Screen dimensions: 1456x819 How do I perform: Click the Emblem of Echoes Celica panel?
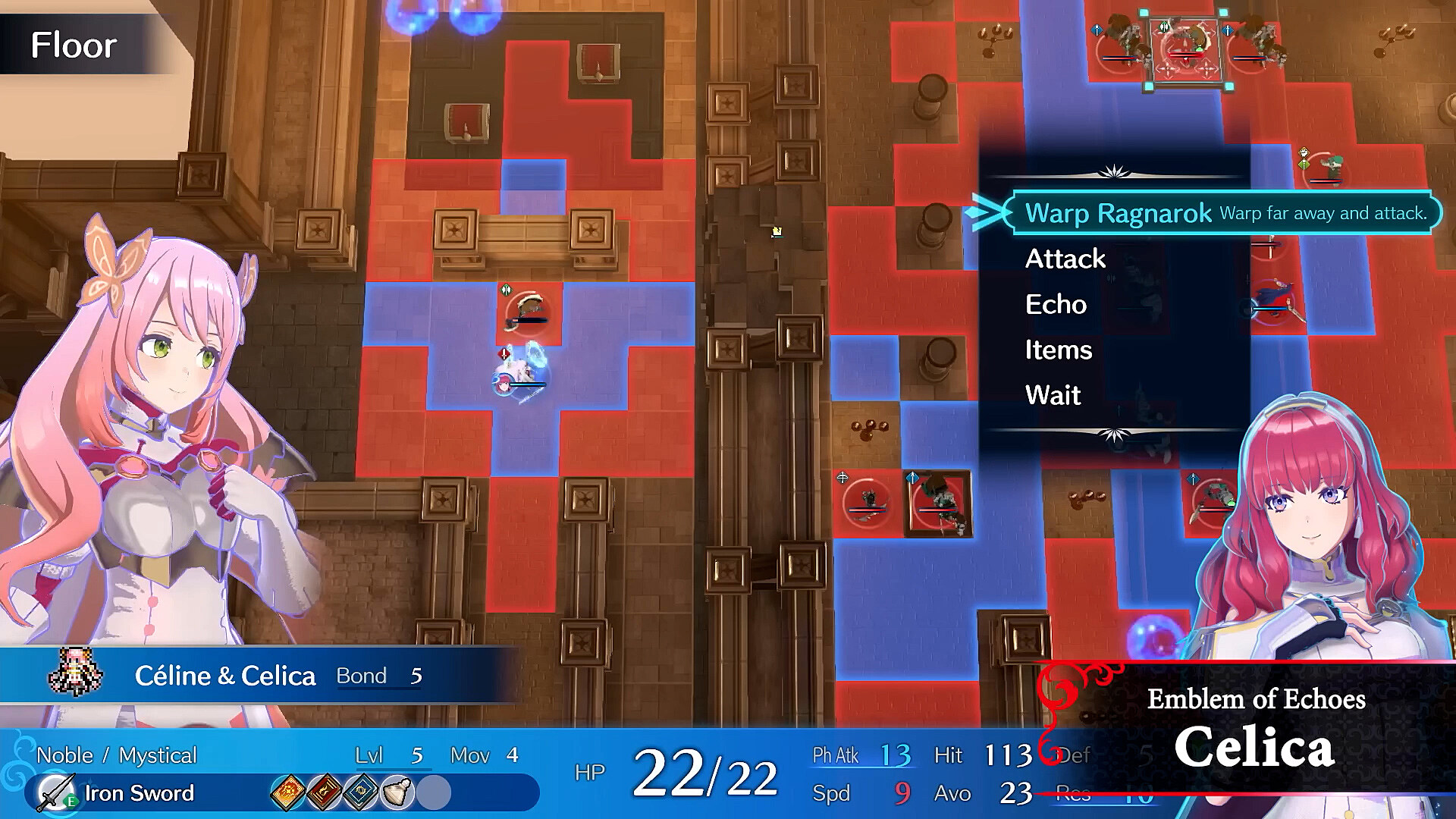[1255, 730]
